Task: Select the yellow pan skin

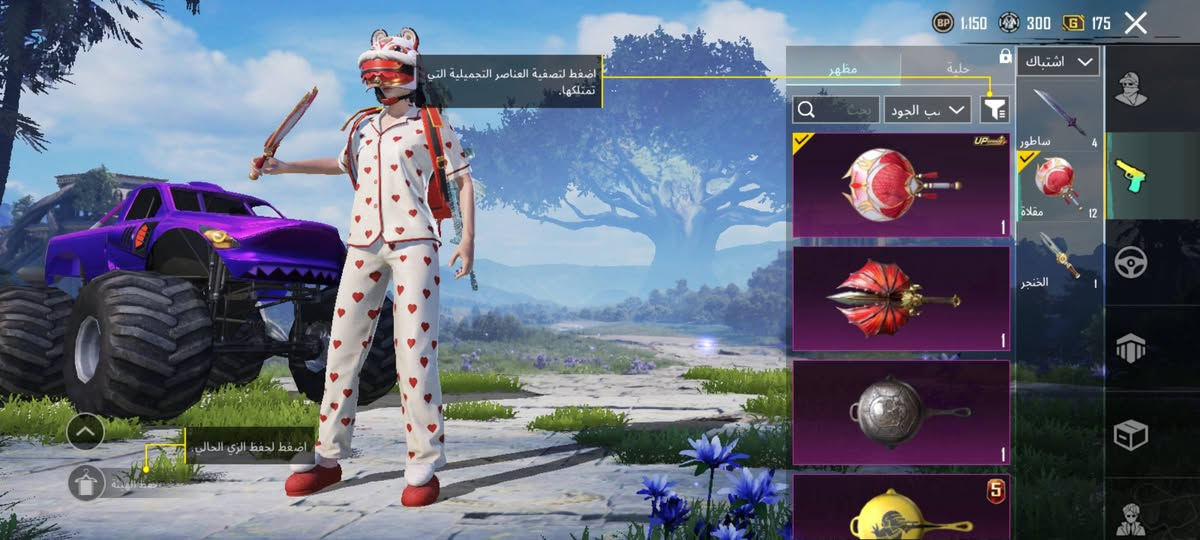Action: click(901, 508)
